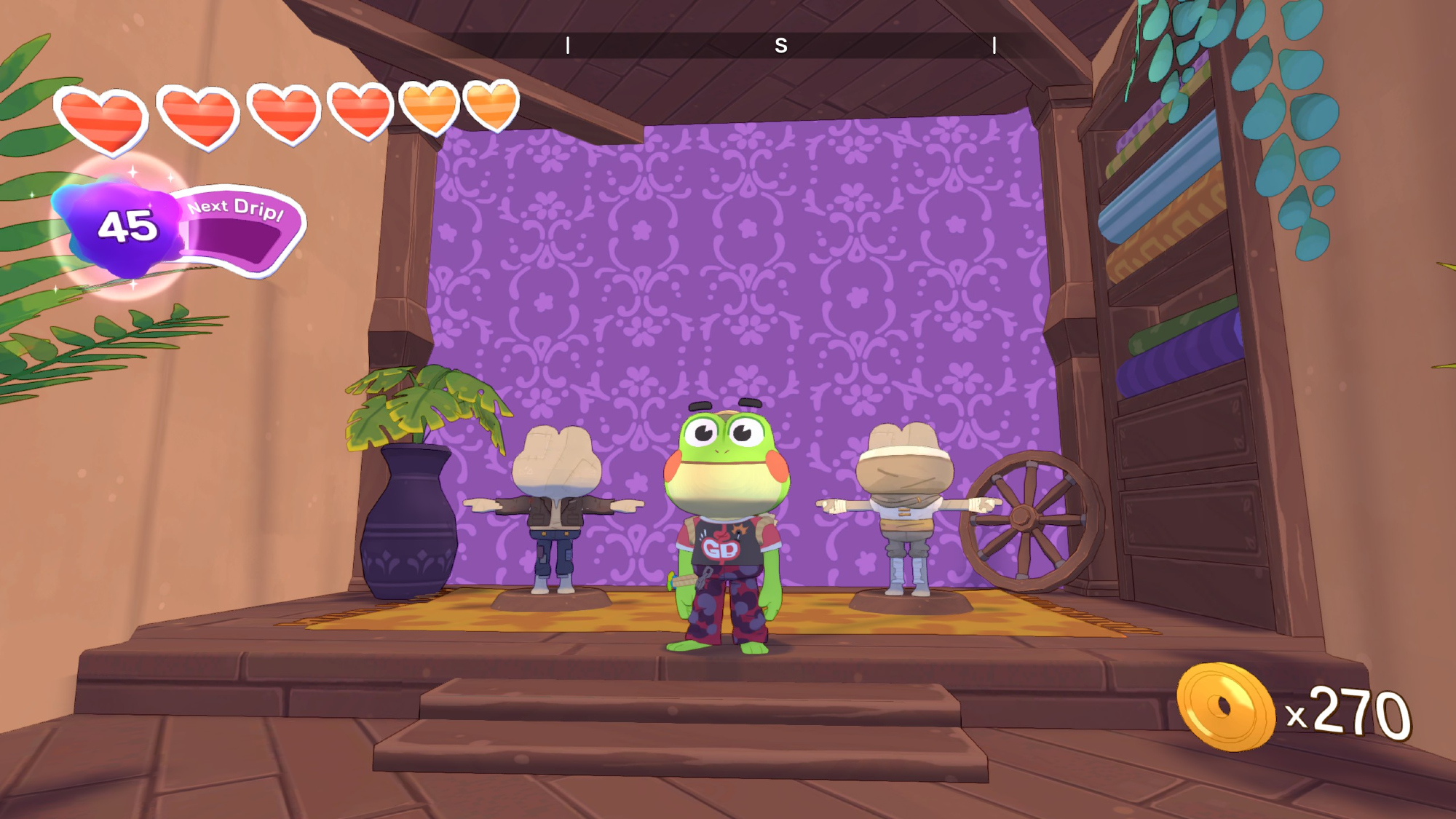Click the compass bar showing S
The image size is (1456, 819).
tap(780, 45)
